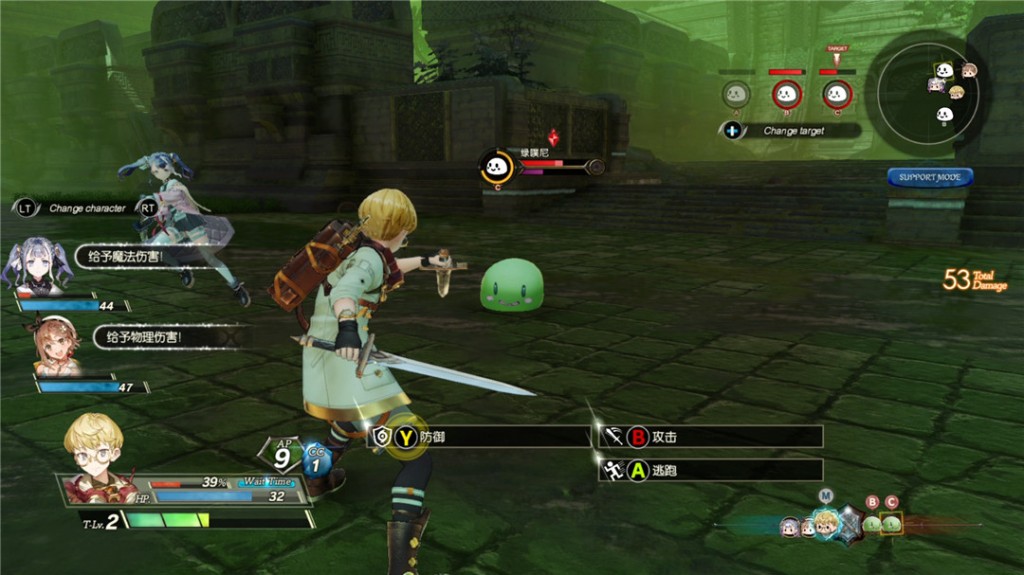Viewport: 1024px width, 575px height.
Task: Click the Change character label
Action: (x=87, y=208)
